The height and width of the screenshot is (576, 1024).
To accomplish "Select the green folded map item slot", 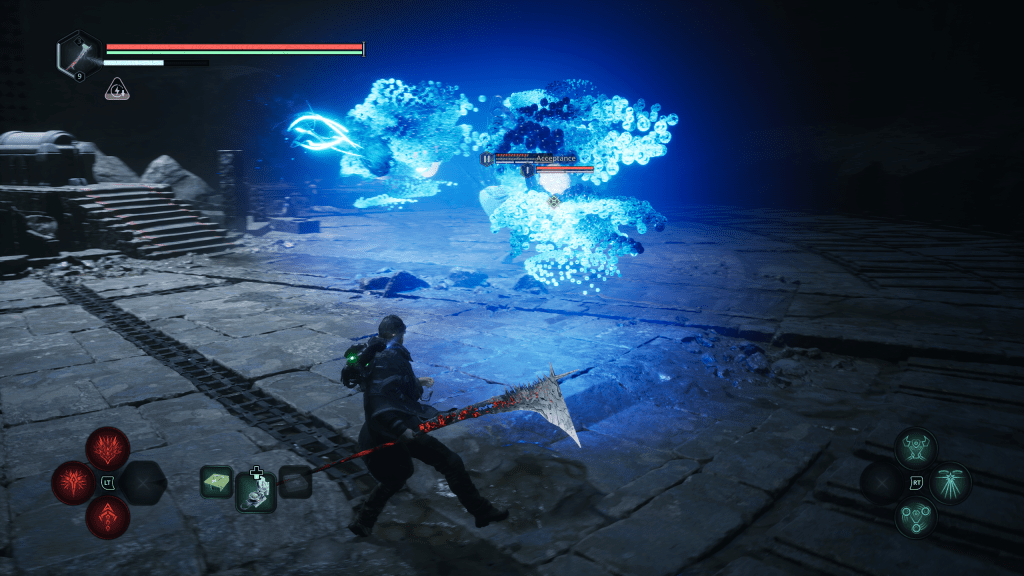I will tap(217, 482).
